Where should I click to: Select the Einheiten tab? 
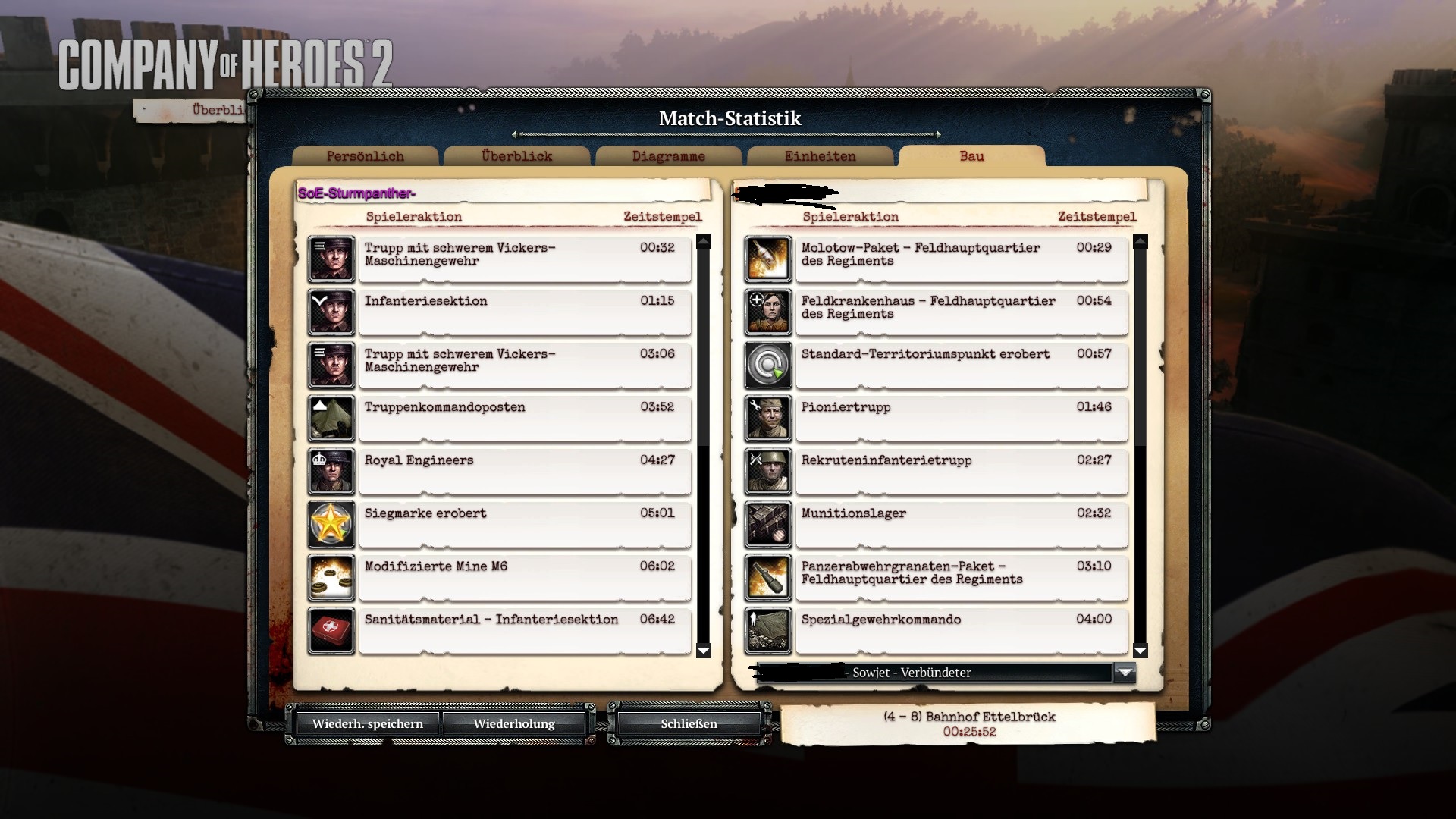(x=820, y=156)
